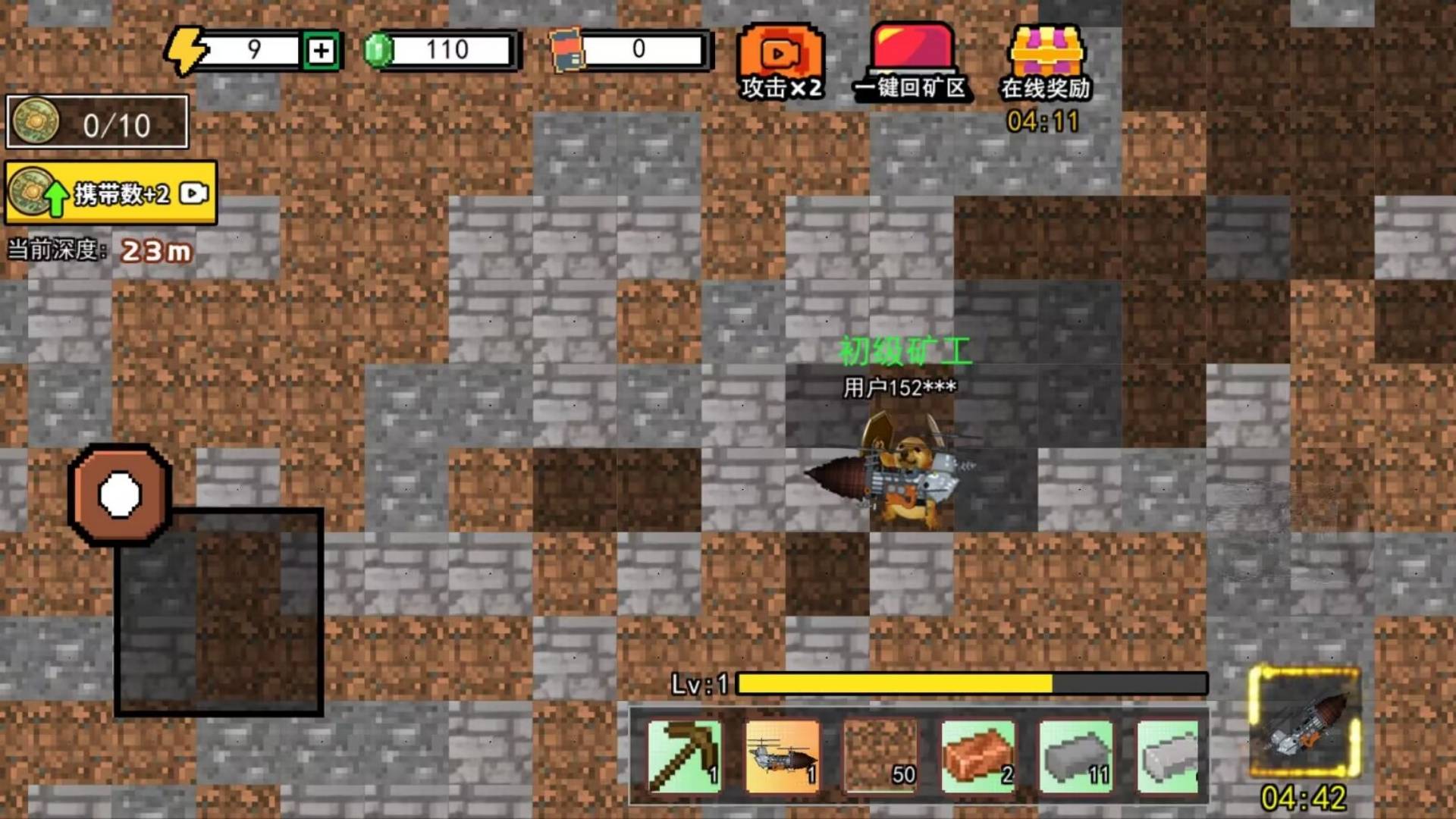Choose the dirt block stack of 50
Viewport: 1456px width, 819px height.
(880, 756)
